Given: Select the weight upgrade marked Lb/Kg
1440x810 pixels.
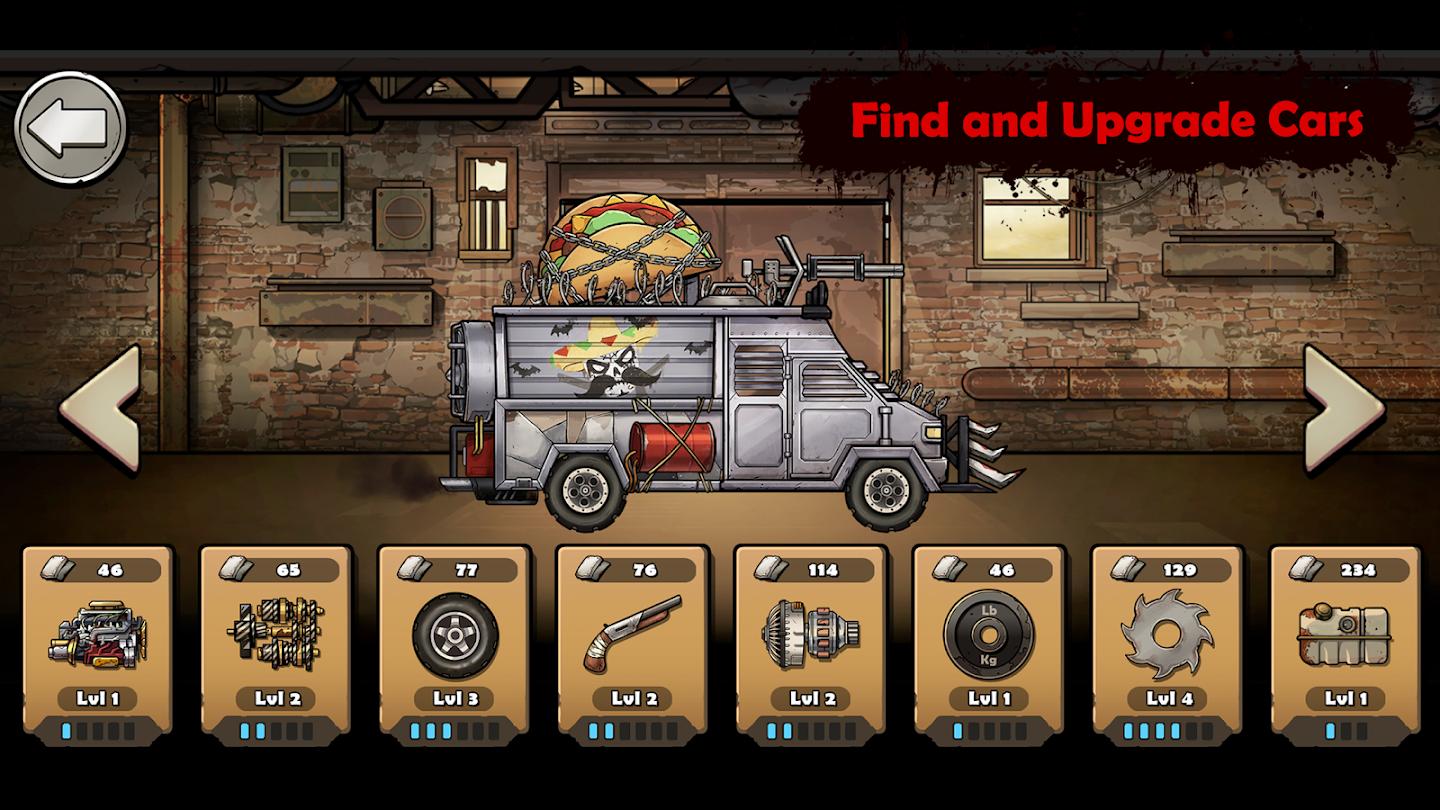Looking at the screenshot, I should tap(988, 640).
